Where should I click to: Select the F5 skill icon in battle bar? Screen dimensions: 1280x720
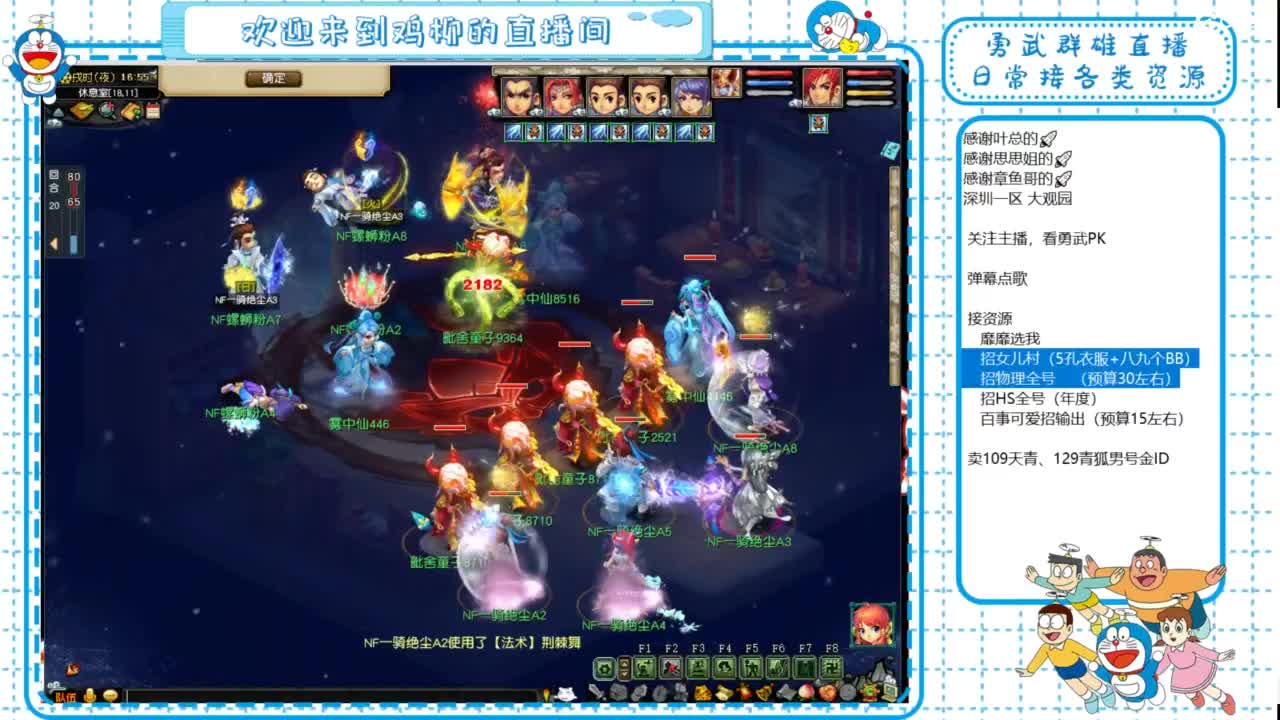click(753, 669)
